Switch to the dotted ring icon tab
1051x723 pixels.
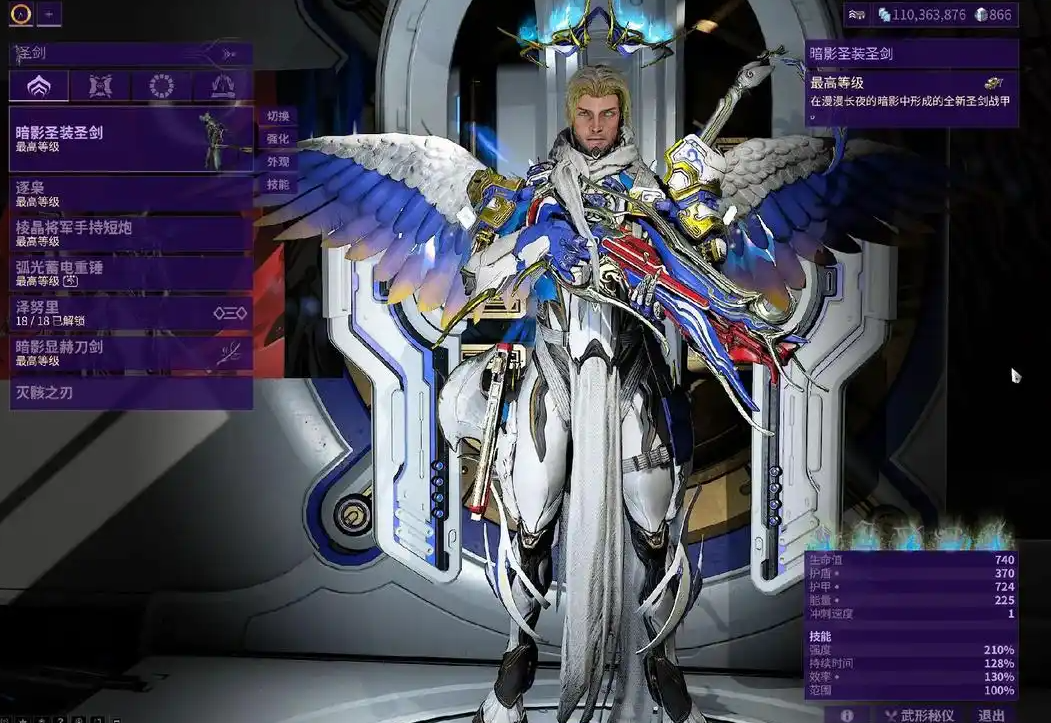161,86
